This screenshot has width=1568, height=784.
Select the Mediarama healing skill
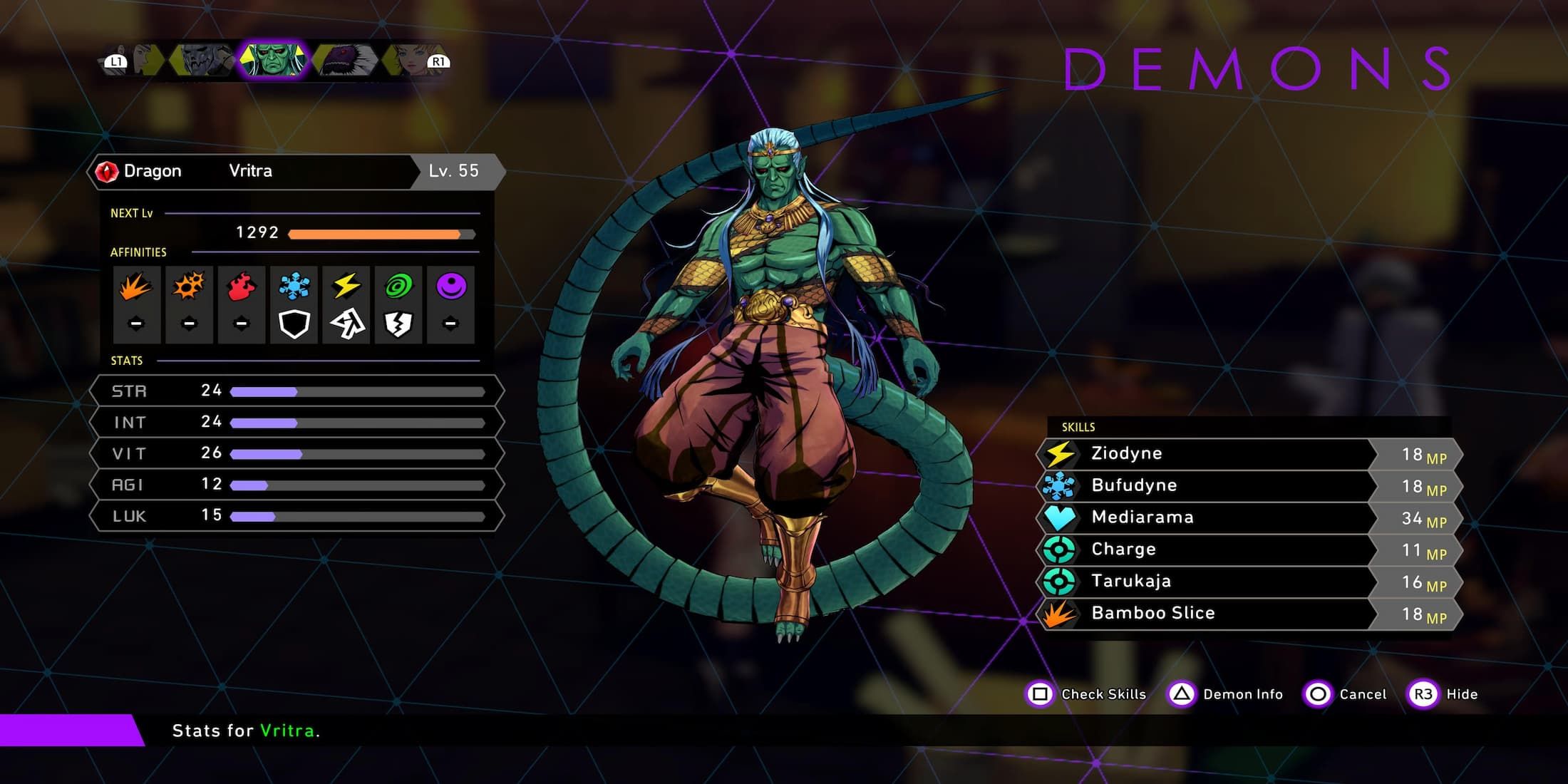point(1205,518)
